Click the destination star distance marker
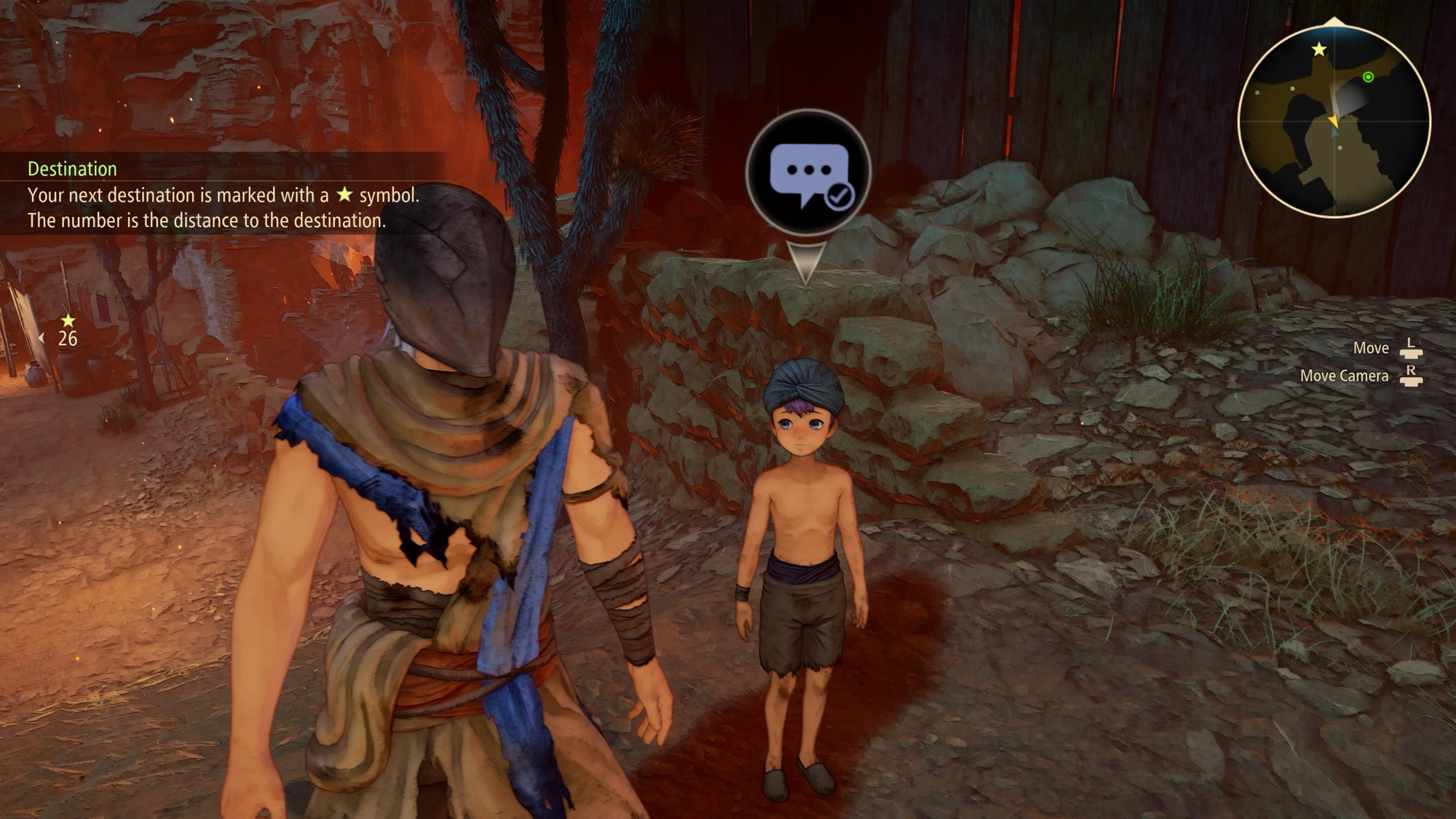1456x819 pixels. (x=67, y=330)
